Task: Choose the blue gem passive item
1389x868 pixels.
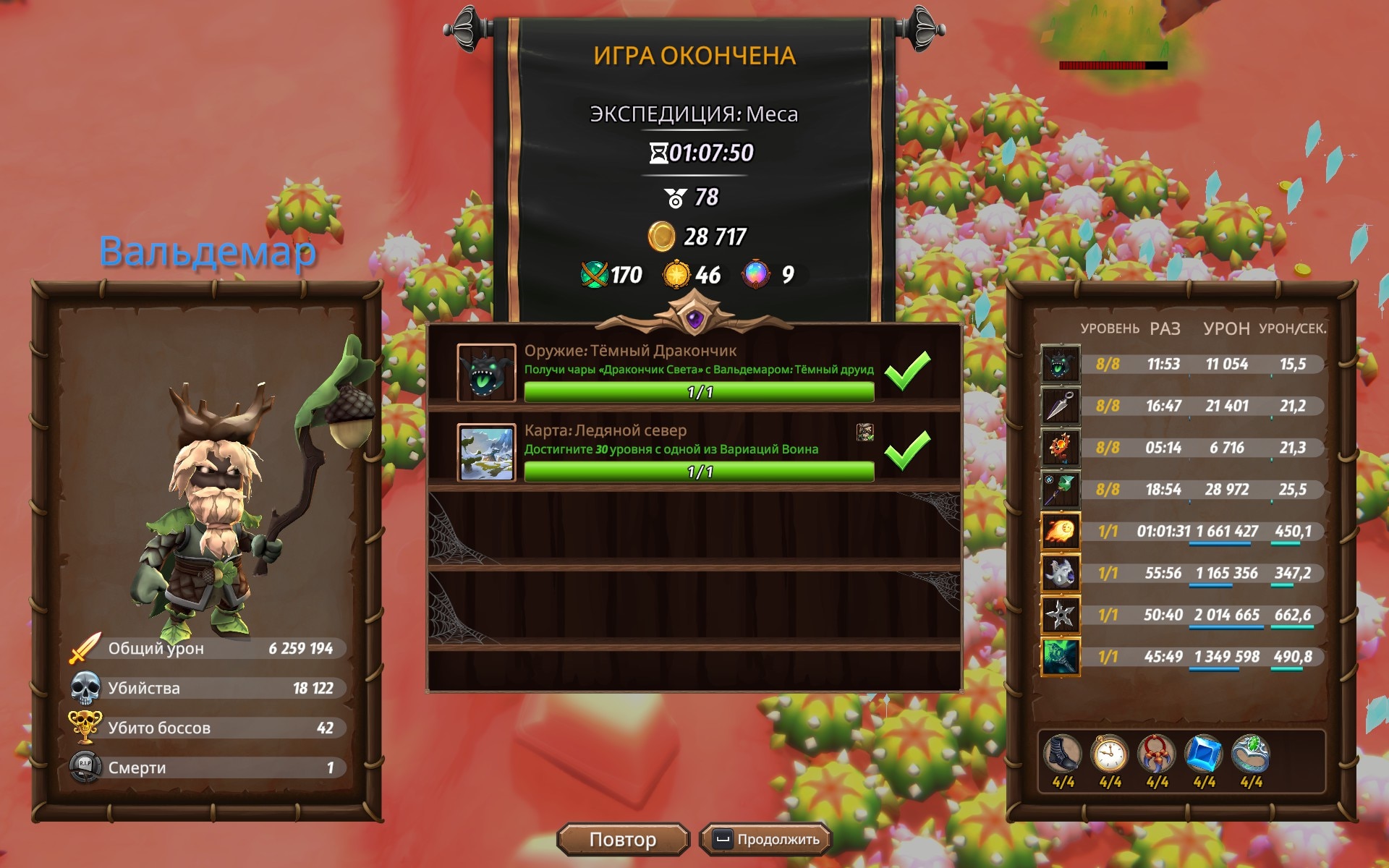Action: click(x=1204, y=755)
